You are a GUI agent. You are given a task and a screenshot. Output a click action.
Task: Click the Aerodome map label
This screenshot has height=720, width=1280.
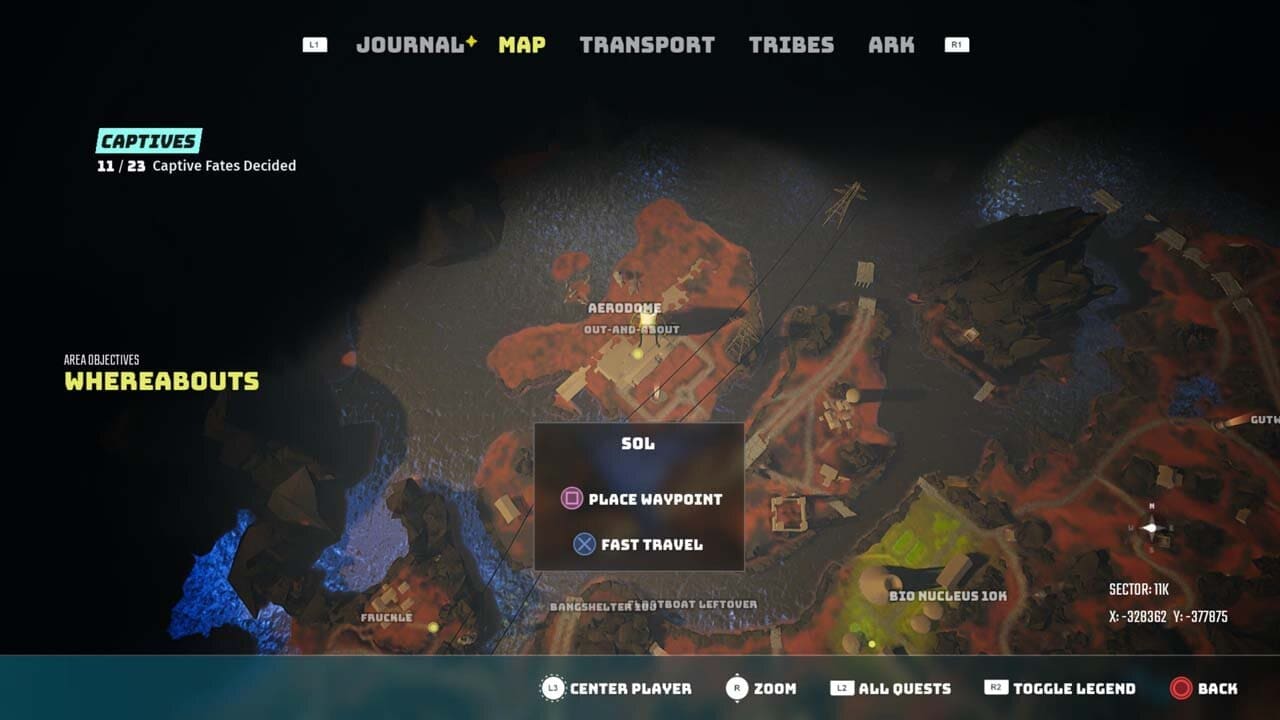tap(625, 308)
